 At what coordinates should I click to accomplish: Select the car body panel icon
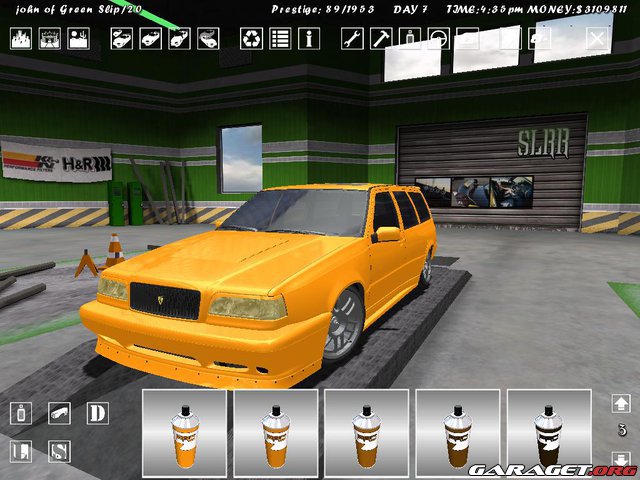(x=60, y=413)
